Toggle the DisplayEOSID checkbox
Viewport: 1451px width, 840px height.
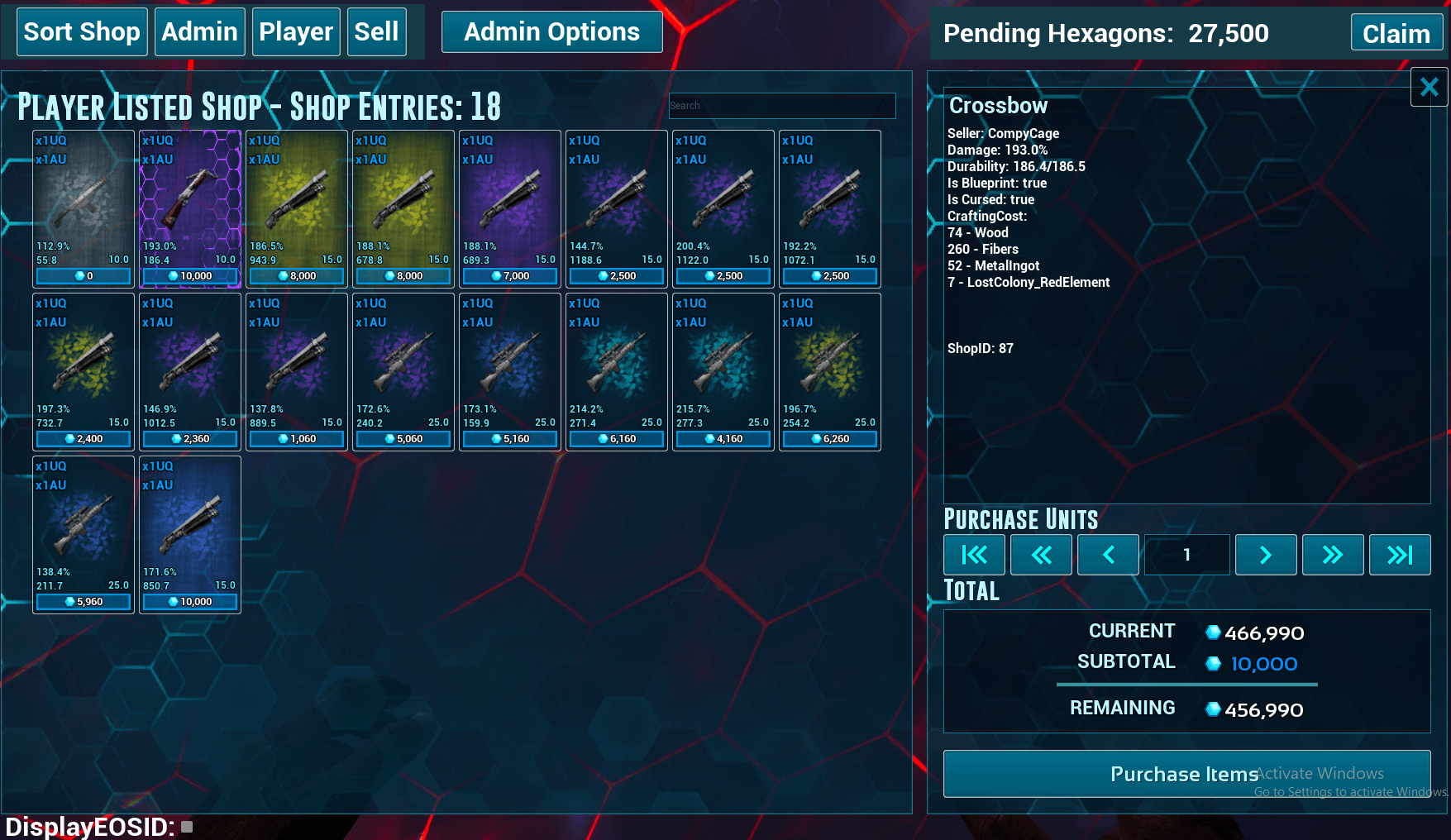[187, 826]
